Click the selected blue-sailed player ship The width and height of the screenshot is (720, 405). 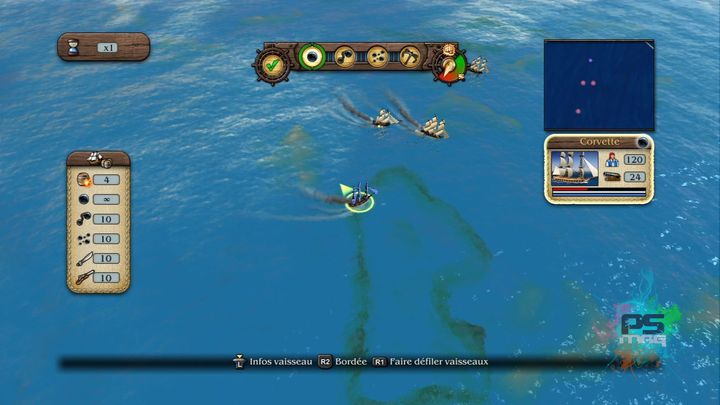coord(361,195)
